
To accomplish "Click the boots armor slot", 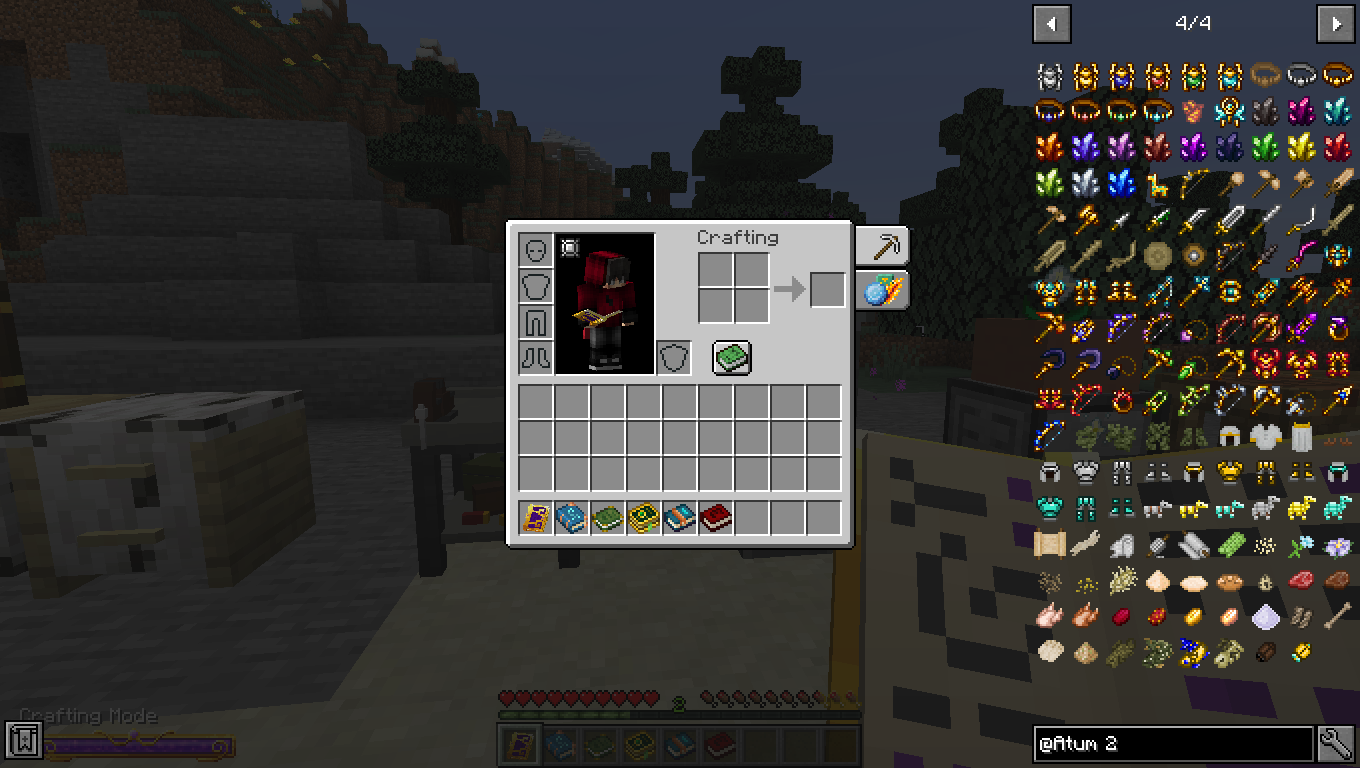I will 535,357.
